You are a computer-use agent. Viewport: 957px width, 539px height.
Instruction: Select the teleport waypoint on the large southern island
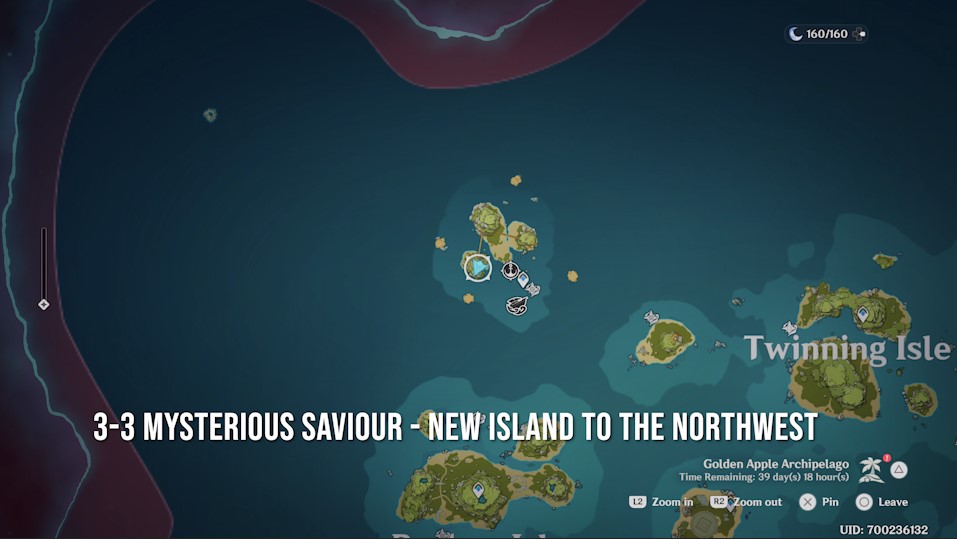[x=478, y=490]
